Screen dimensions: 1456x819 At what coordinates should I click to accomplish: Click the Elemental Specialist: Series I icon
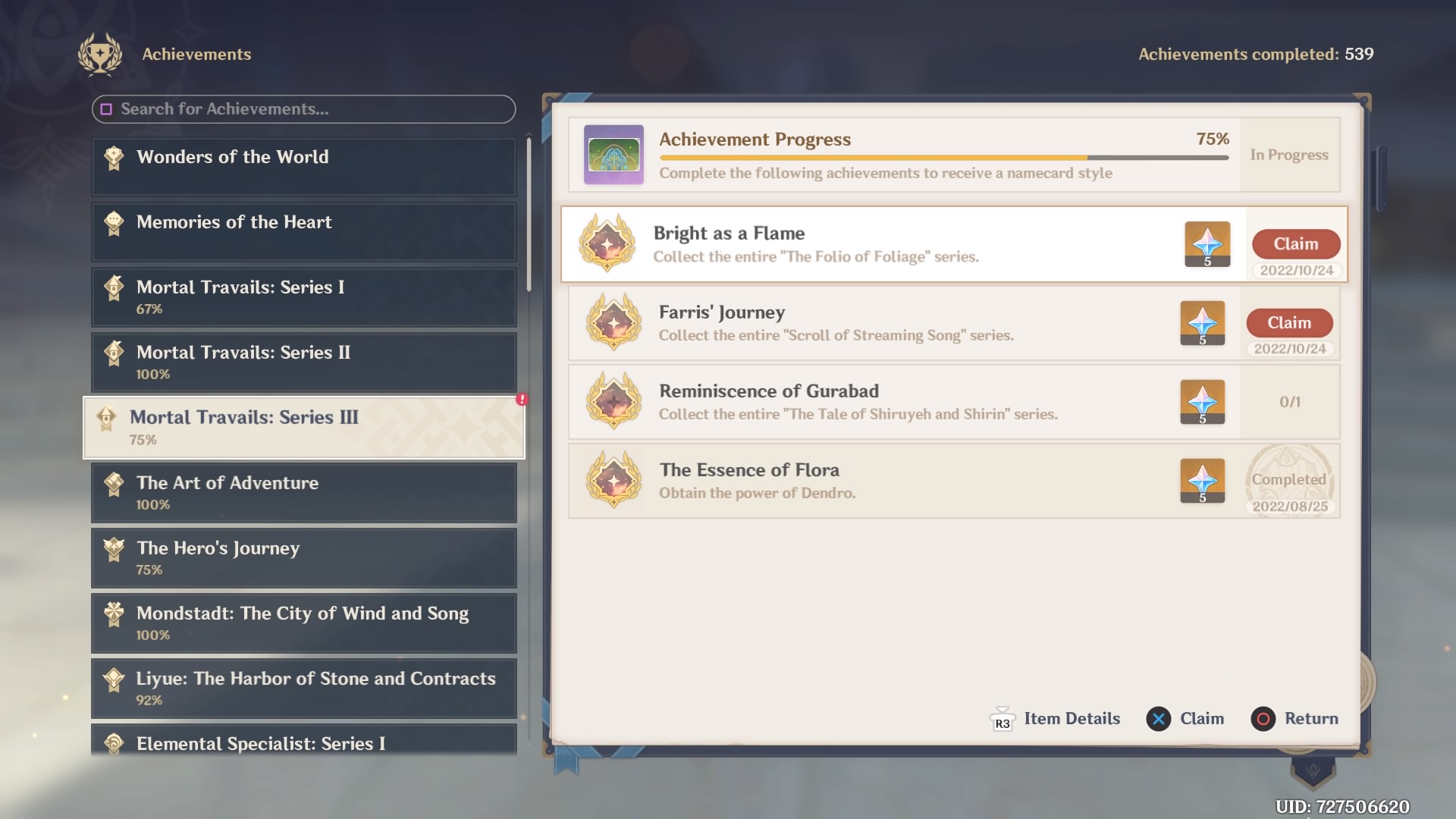point(114,744)
